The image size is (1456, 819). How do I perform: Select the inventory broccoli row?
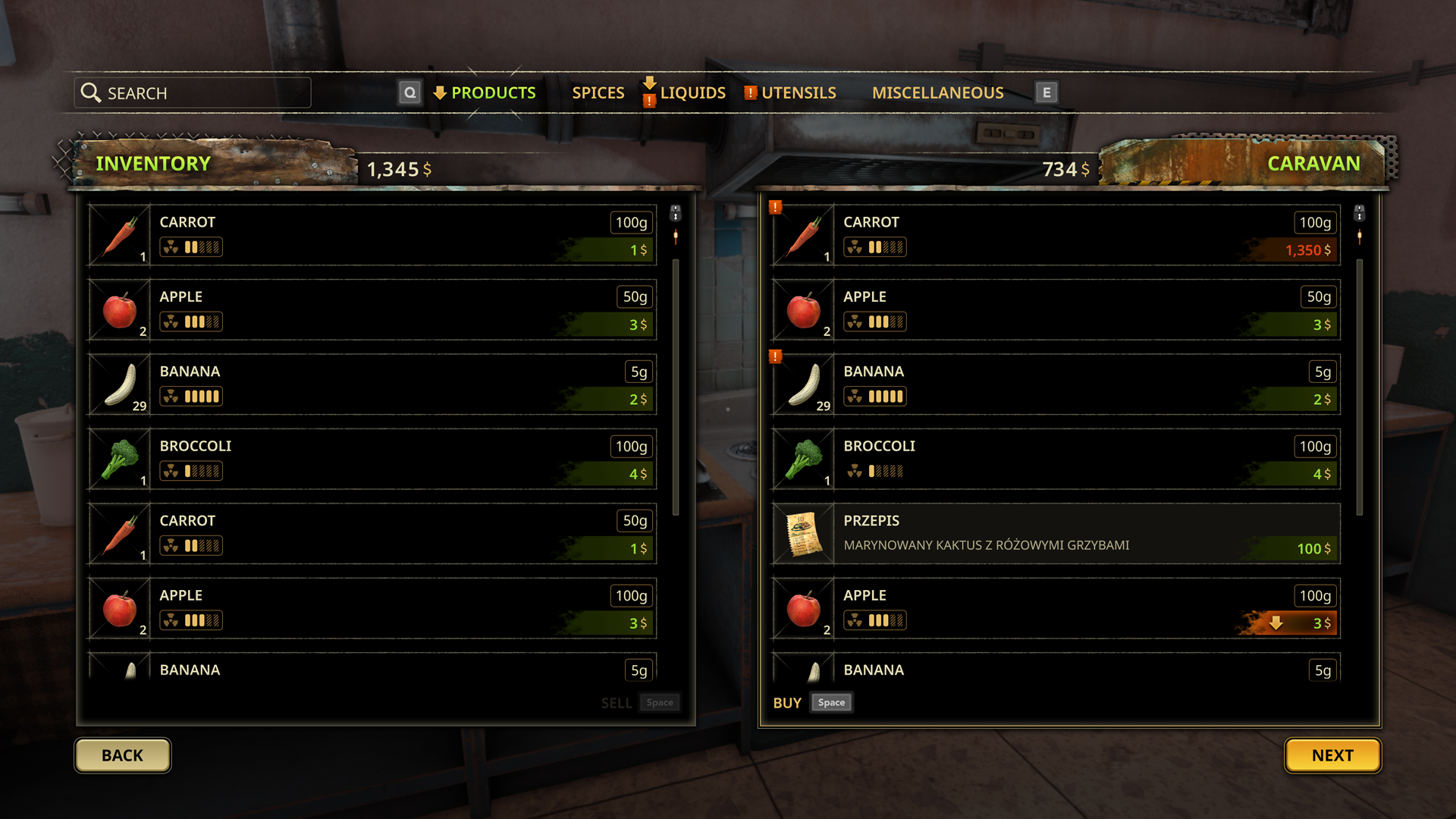(x=372, y=459)
